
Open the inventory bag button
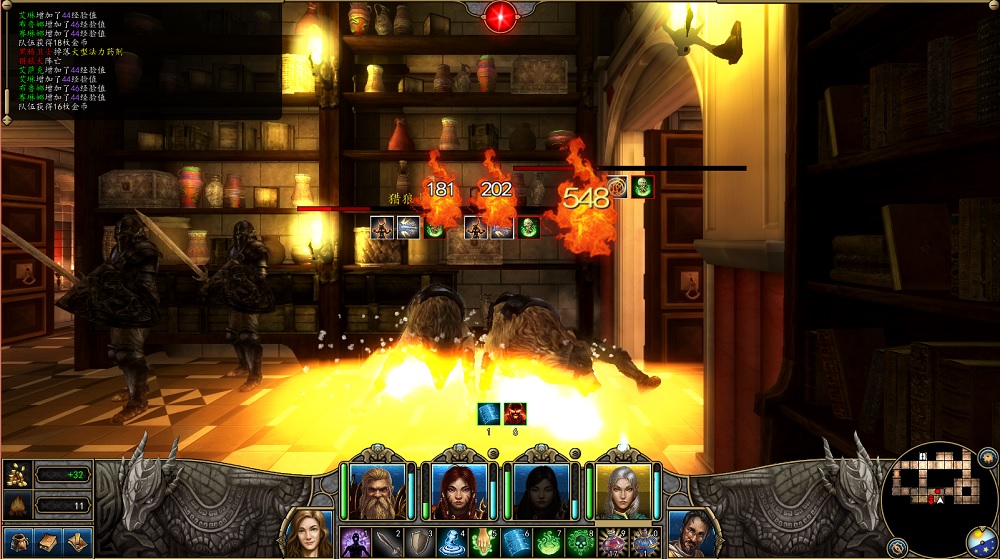pos(18,542)
